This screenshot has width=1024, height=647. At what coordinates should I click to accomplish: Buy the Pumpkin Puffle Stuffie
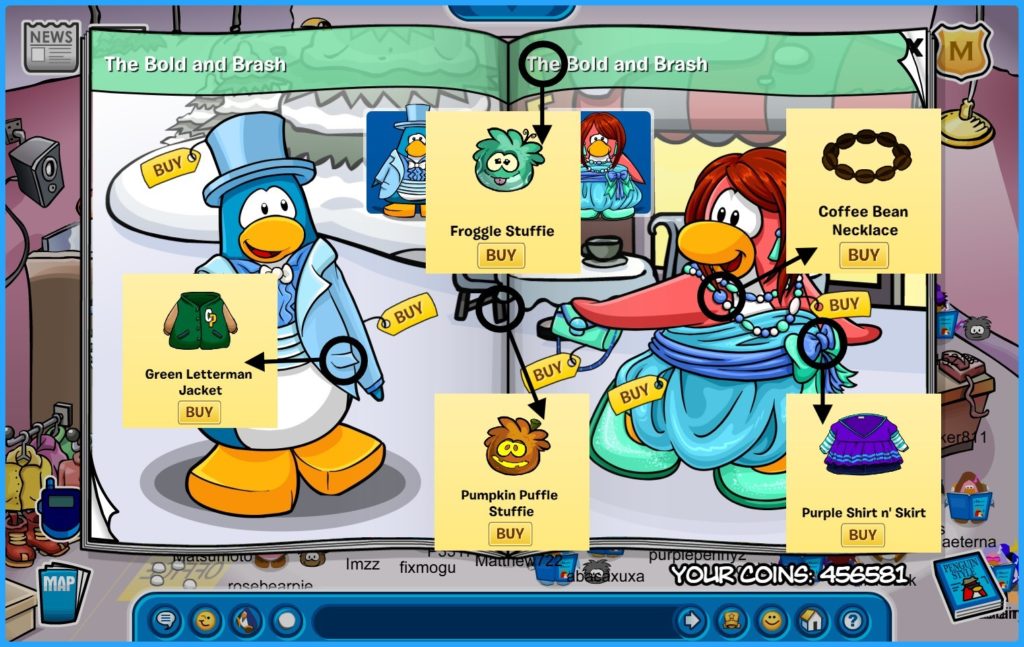(510, 534)
